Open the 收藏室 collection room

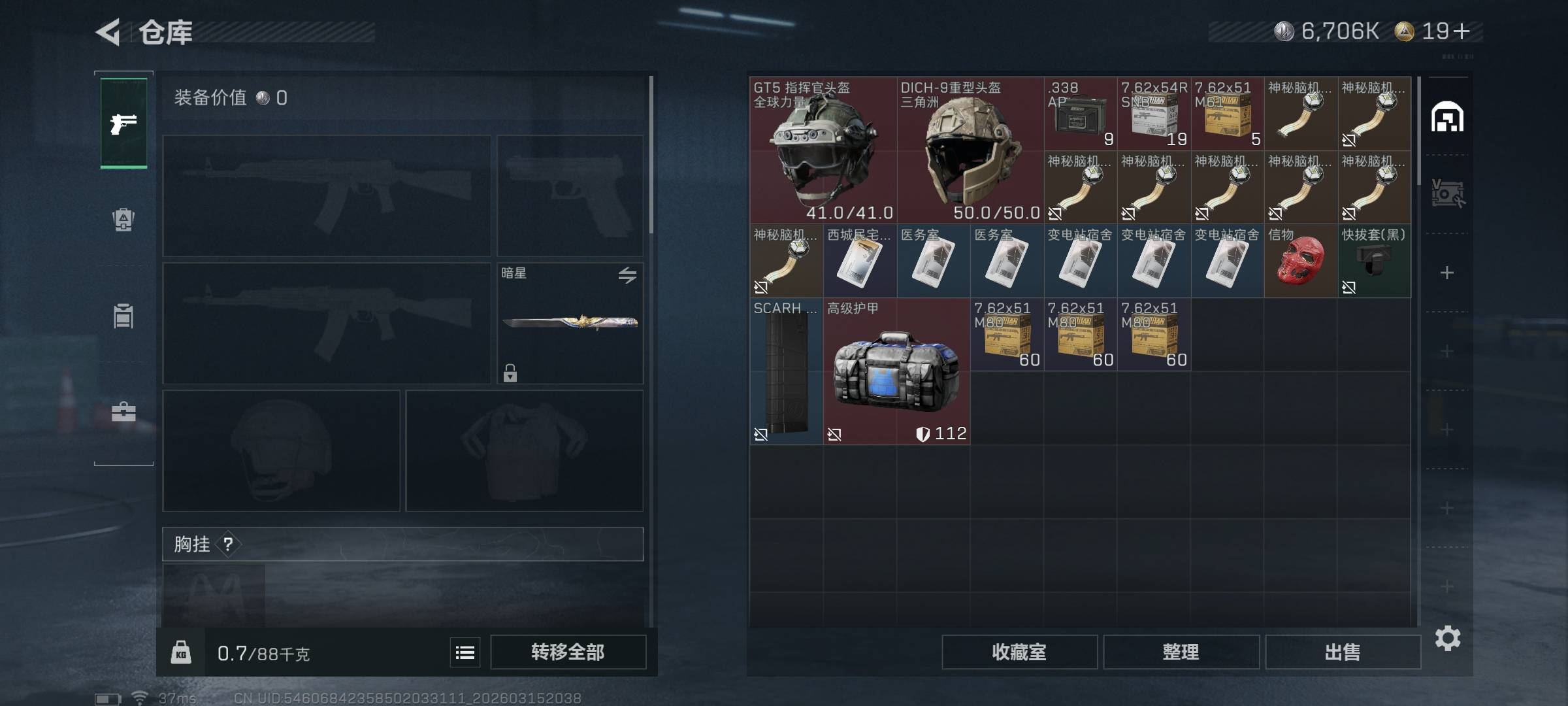click(x=1019, y=652)
